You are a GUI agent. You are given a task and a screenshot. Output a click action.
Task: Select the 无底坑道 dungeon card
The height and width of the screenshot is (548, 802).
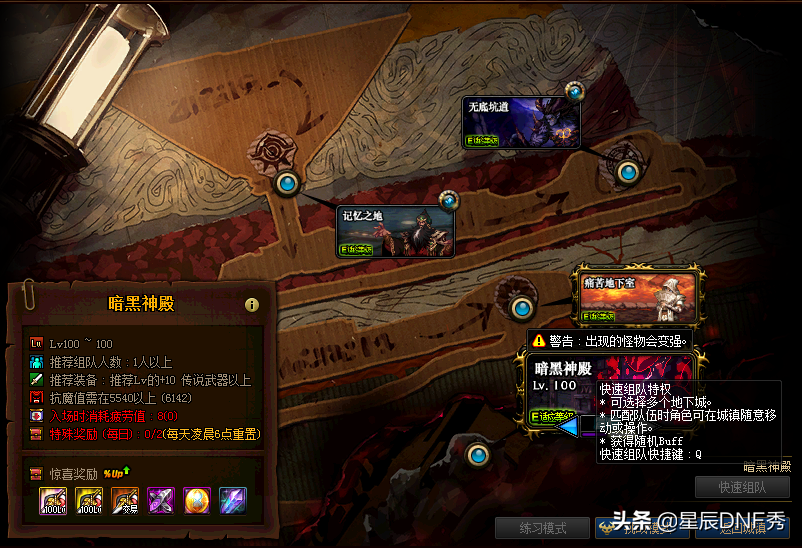521,123
